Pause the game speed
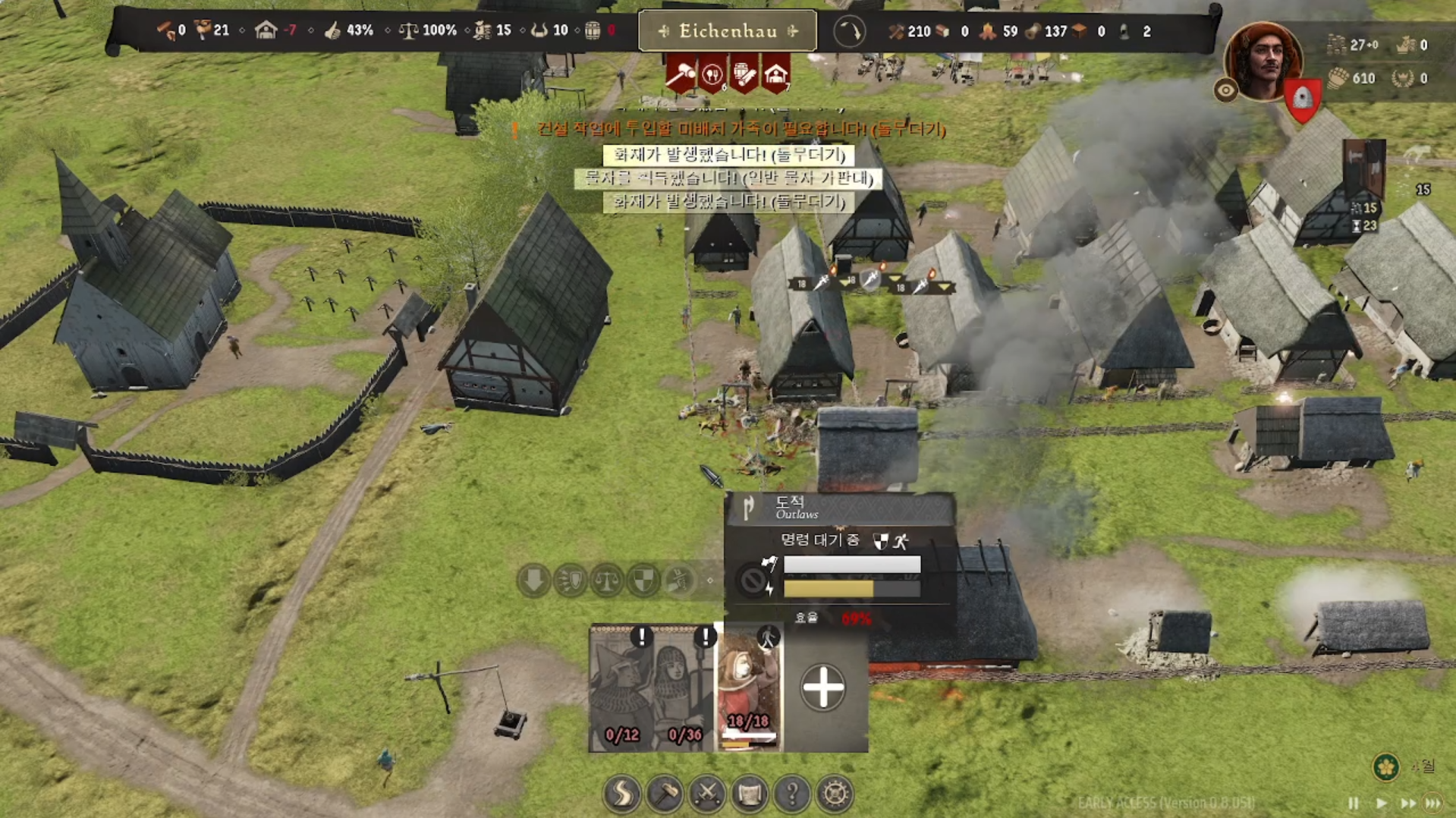The image size is (1456, 818). point(1354,803)
